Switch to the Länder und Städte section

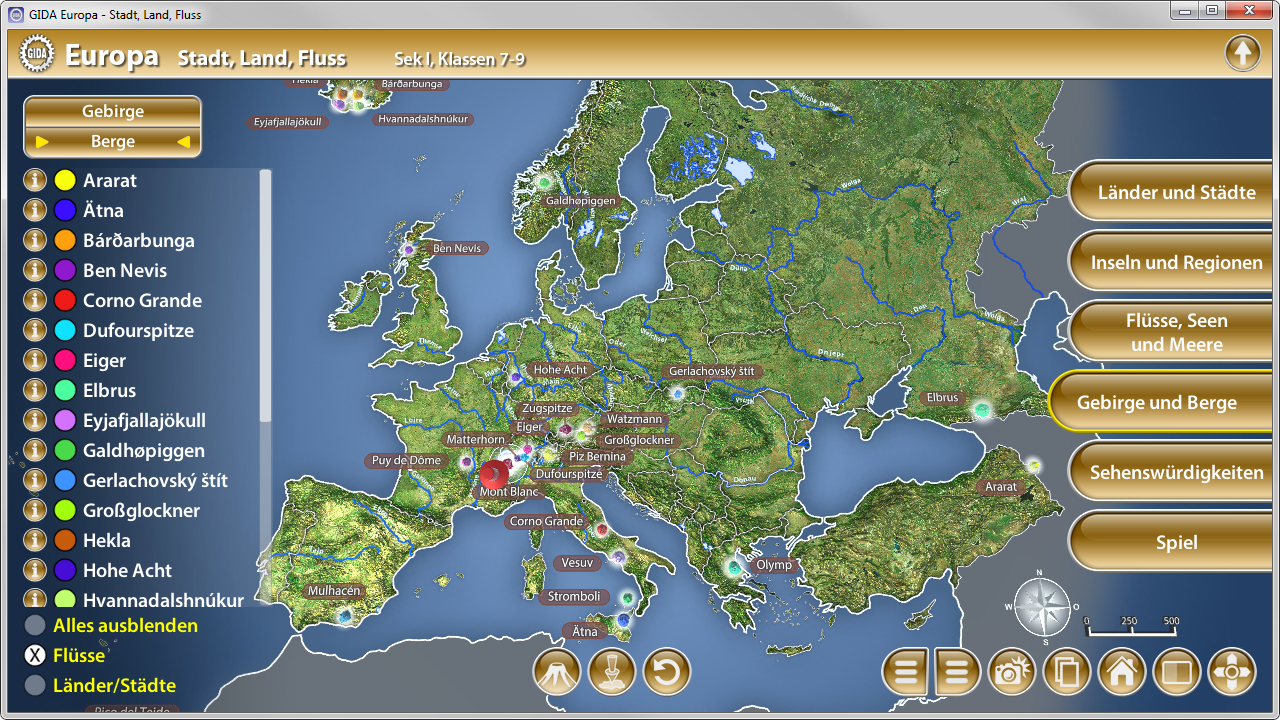(x=1170, y=192)
